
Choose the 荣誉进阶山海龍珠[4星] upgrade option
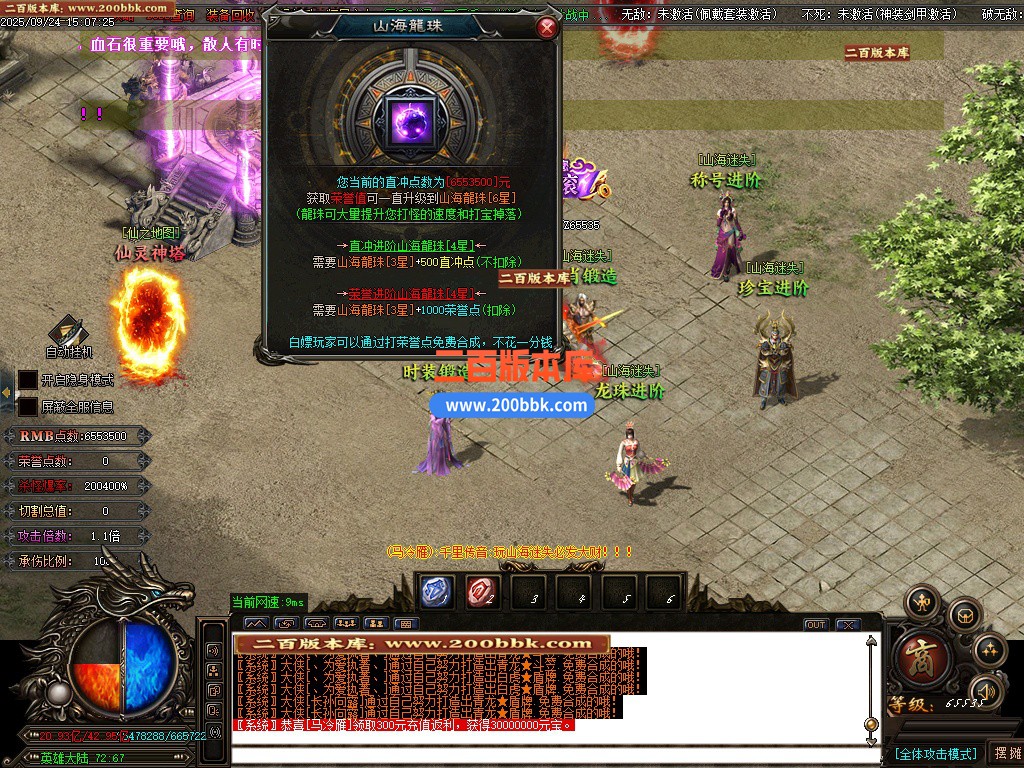pos(411,294)
